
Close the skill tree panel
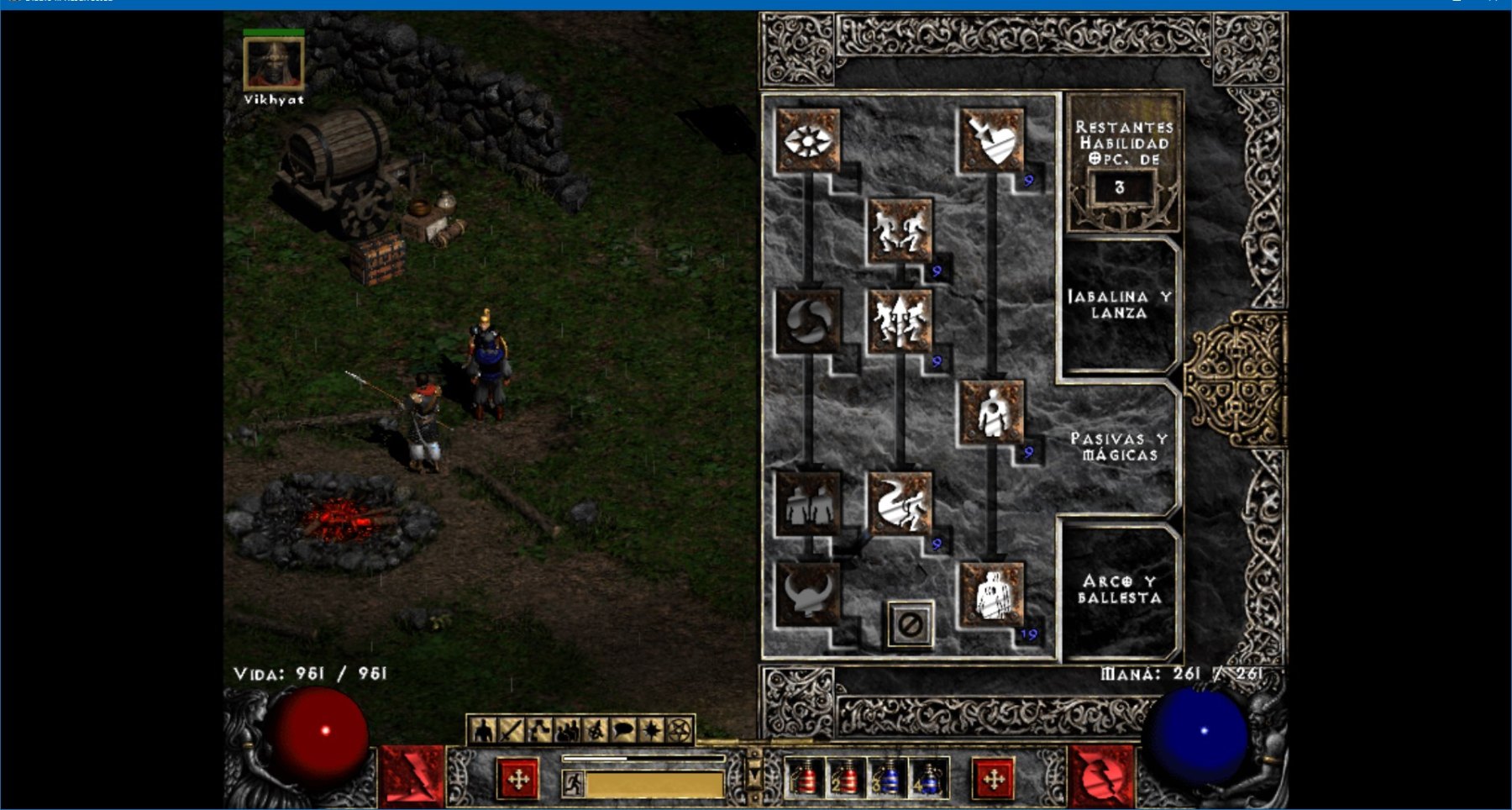click(911, 624)
